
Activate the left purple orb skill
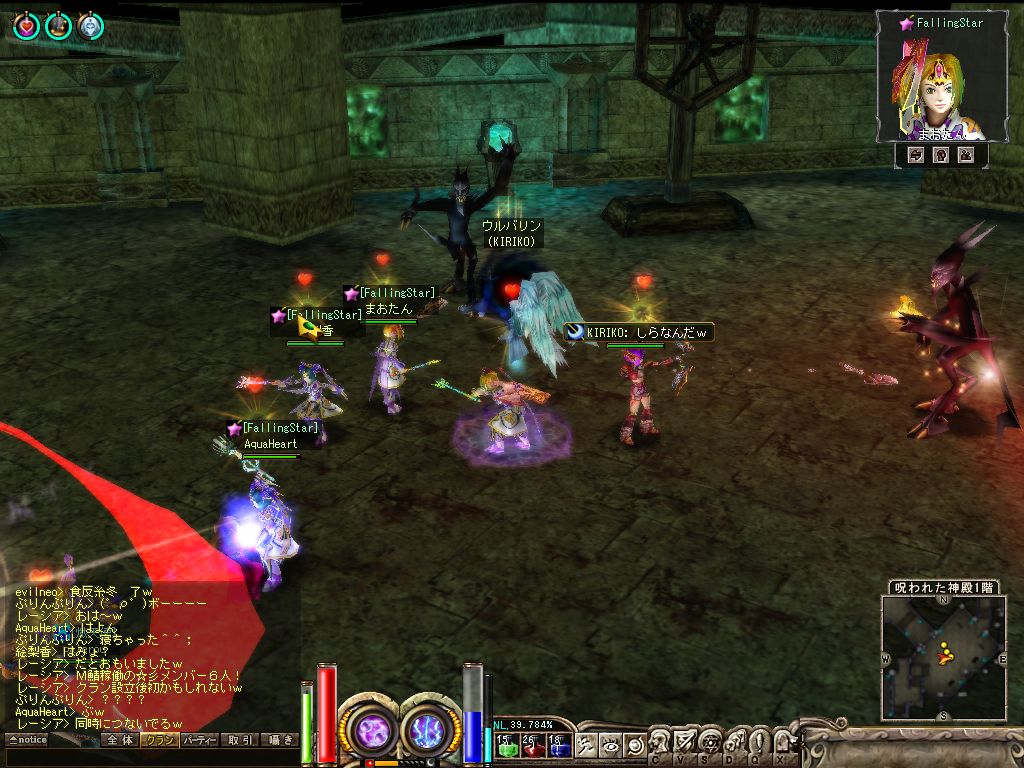pos(372,731)
